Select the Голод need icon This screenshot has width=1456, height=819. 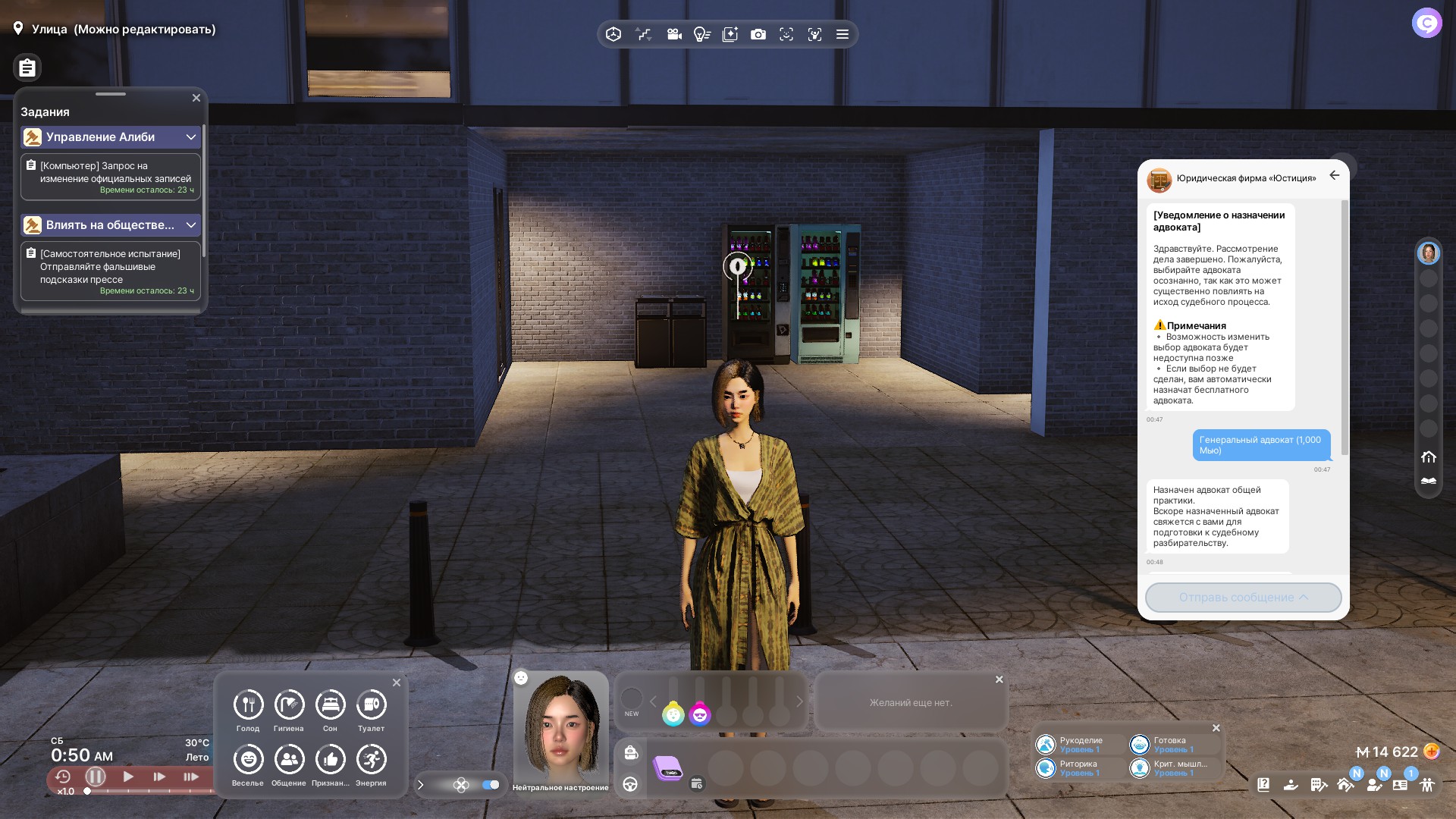[x=248, y=705]
